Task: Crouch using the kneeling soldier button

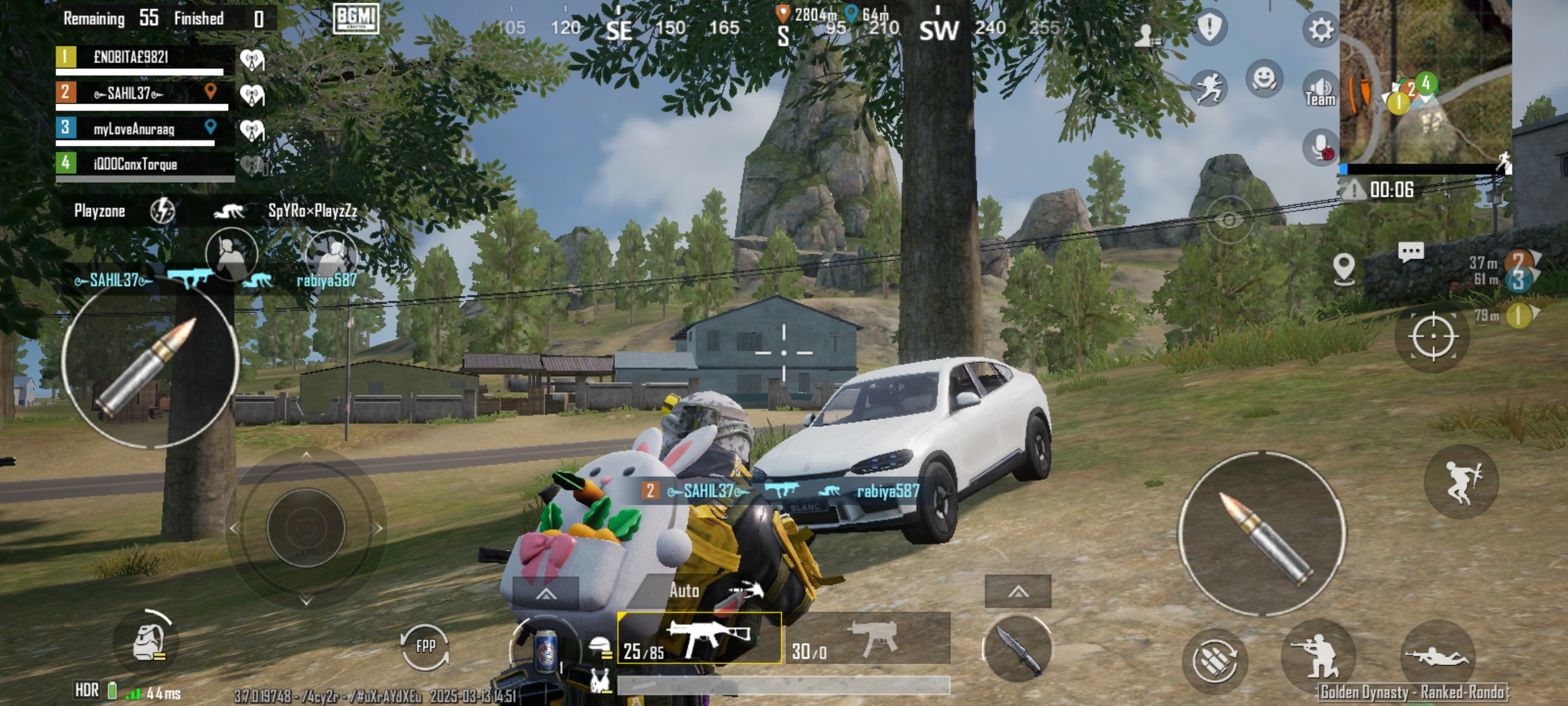Action: click(x=1317, y=656)
